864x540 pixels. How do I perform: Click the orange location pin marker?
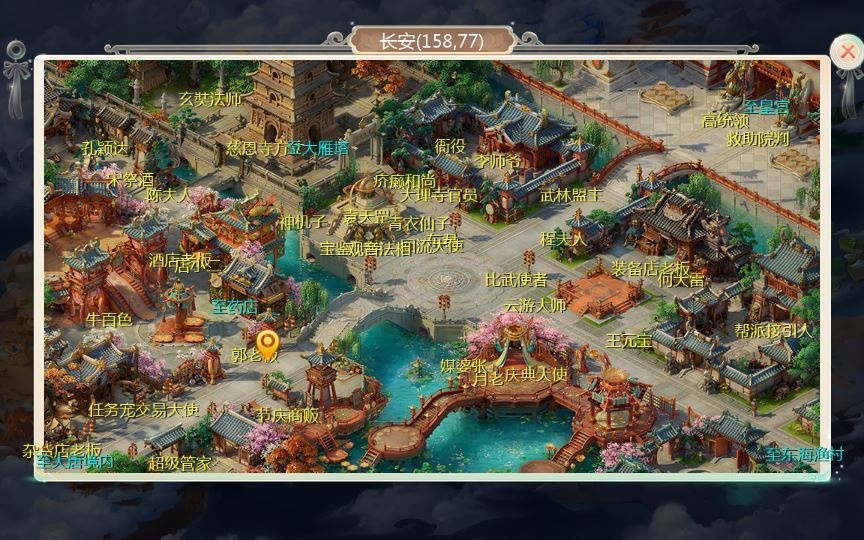266,345
